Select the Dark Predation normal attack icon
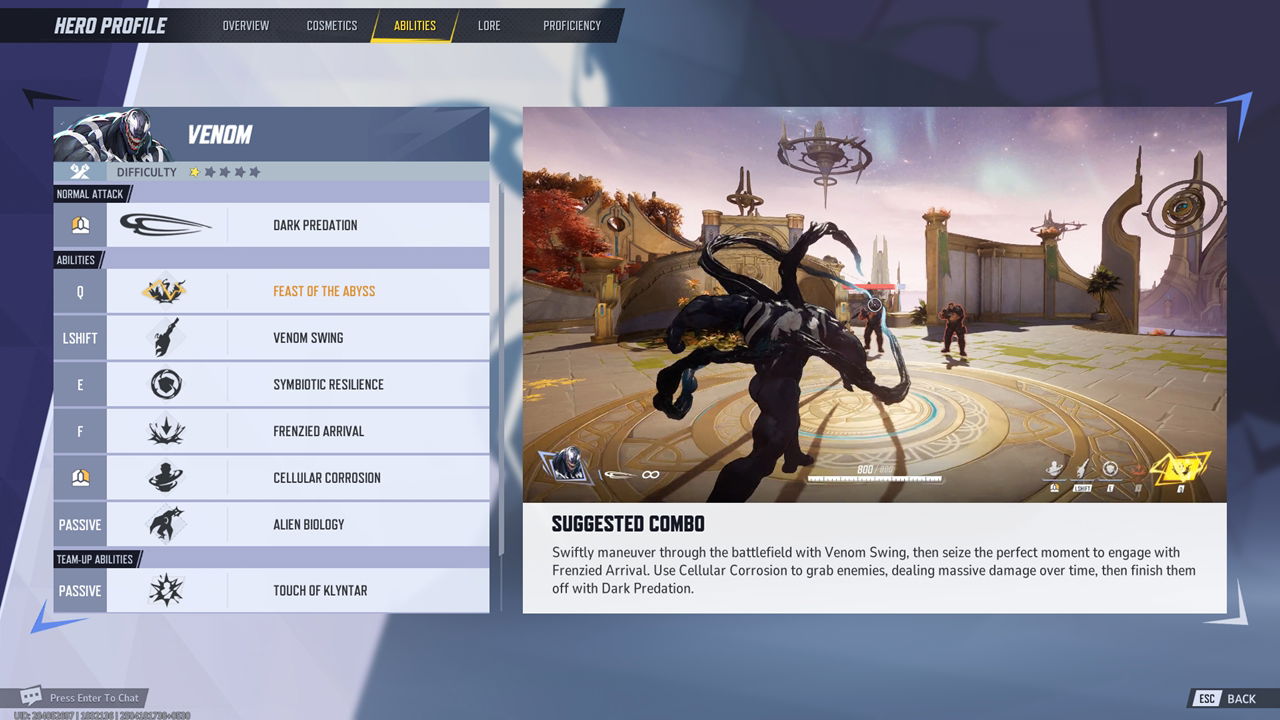Screen dimensions: 1280x720 click(167, 224)
